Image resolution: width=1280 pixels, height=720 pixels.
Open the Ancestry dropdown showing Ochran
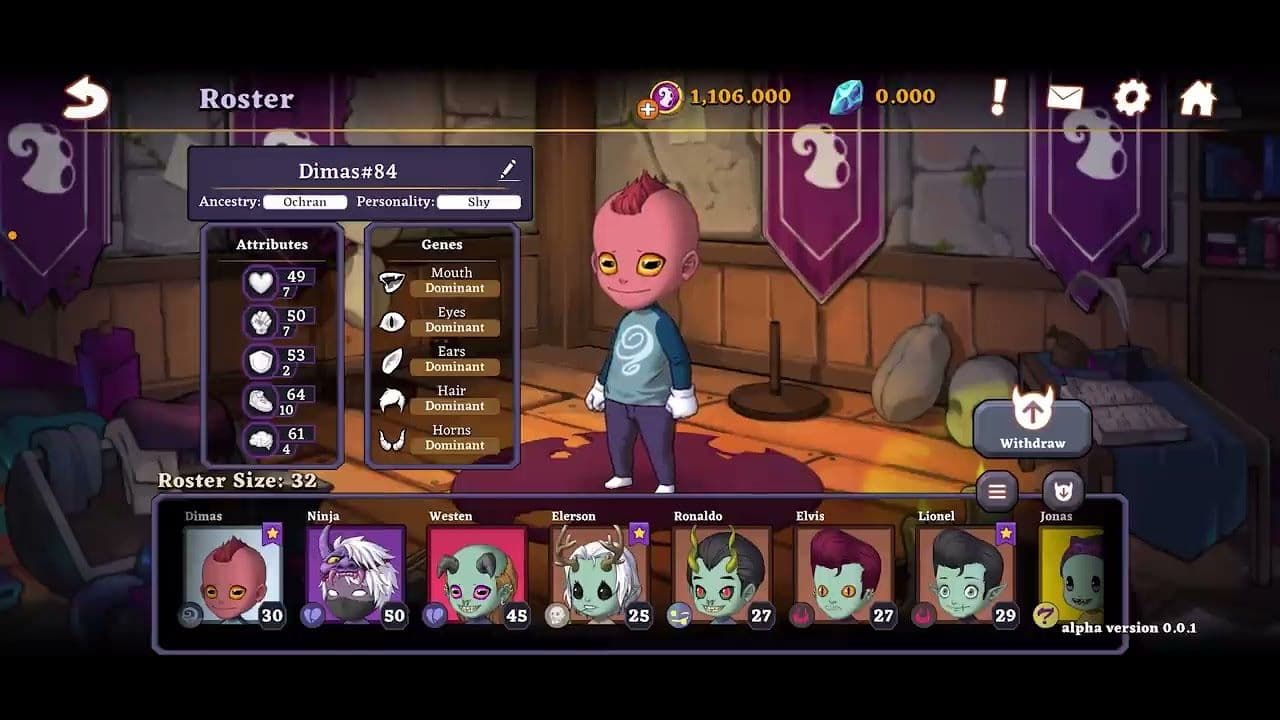(305, 202)
